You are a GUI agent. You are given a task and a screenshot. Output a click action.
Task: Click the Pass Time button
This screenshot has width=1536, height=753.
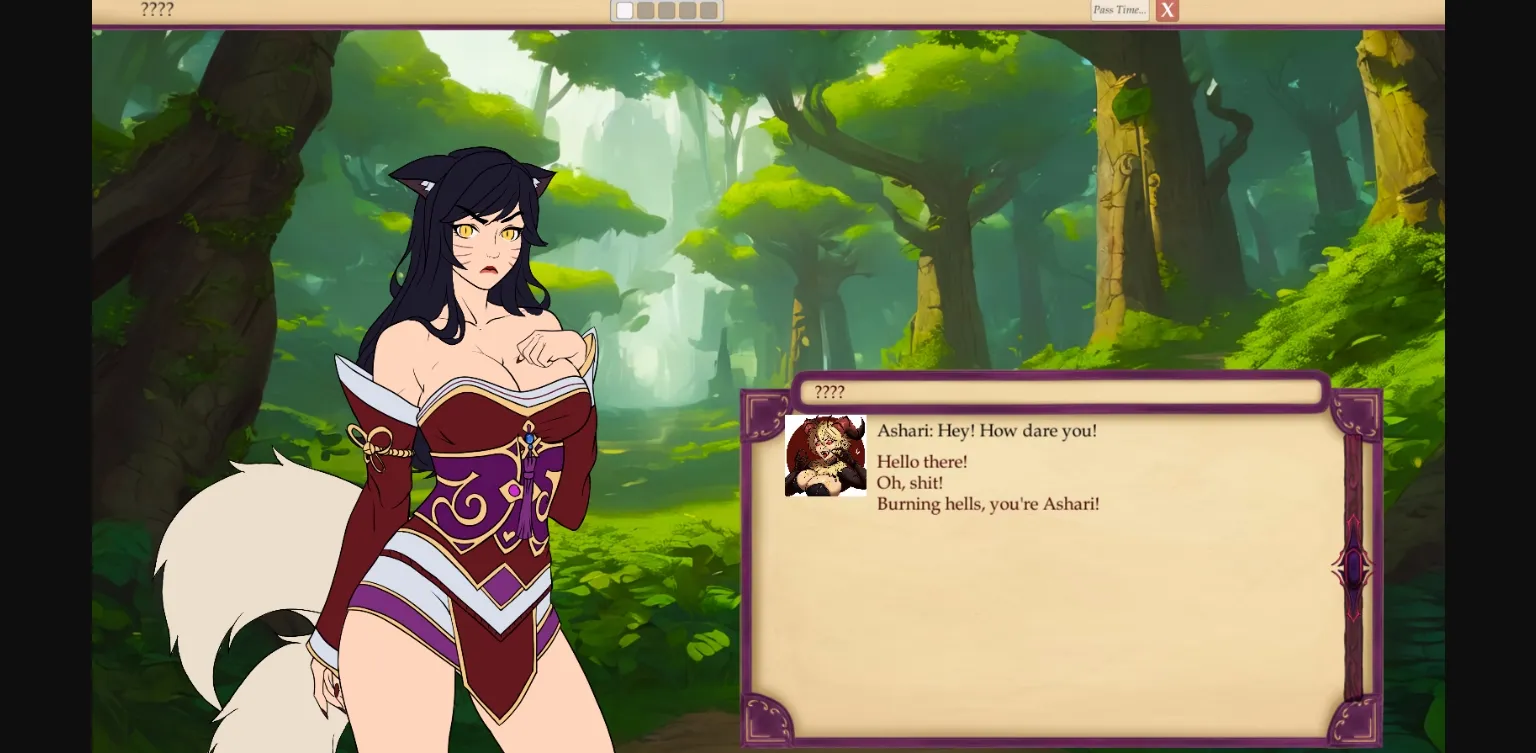tap(1118, 10)
